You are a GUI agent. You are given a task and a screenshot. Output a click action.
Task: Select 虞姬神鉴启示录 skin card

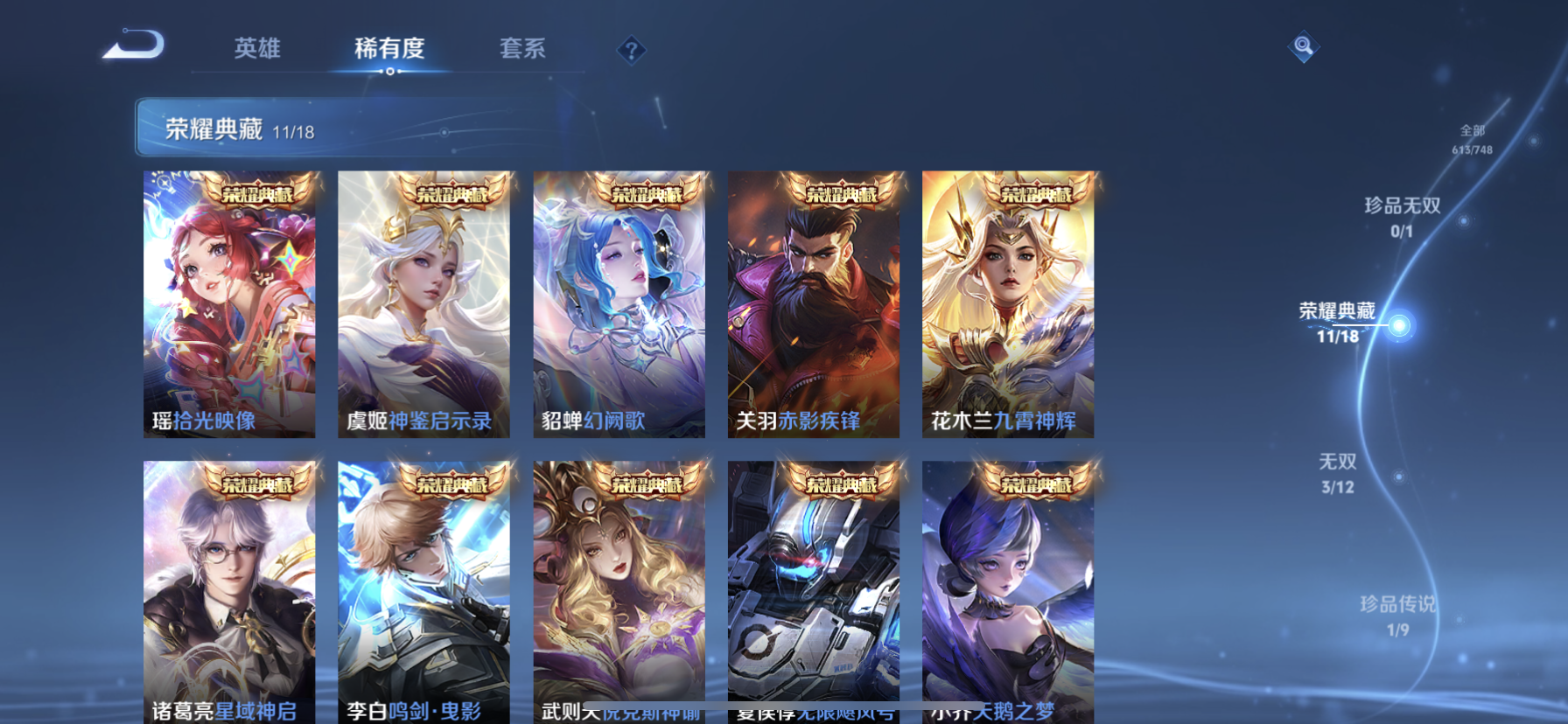[x=424, y=304]
